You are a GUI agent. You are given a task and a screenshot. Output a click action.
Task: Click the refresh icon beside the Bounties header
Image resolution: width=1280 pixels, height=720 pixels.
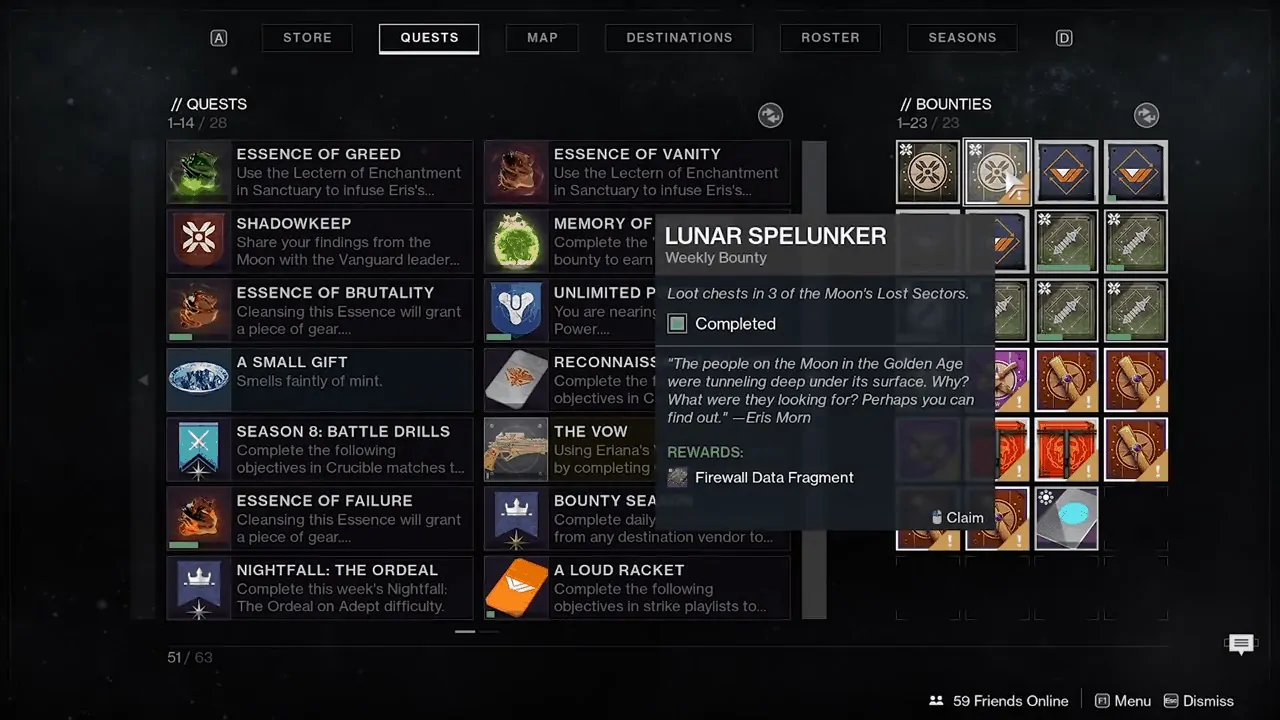[1146, 115]
